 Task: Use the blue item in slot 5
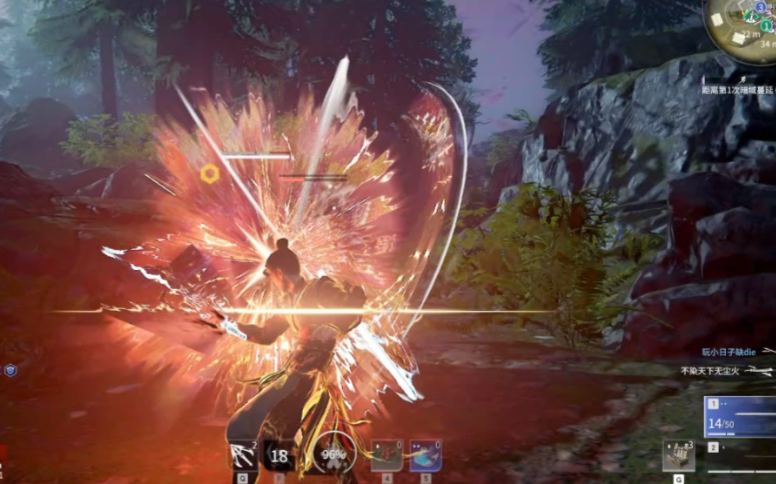tap(425, 456)
